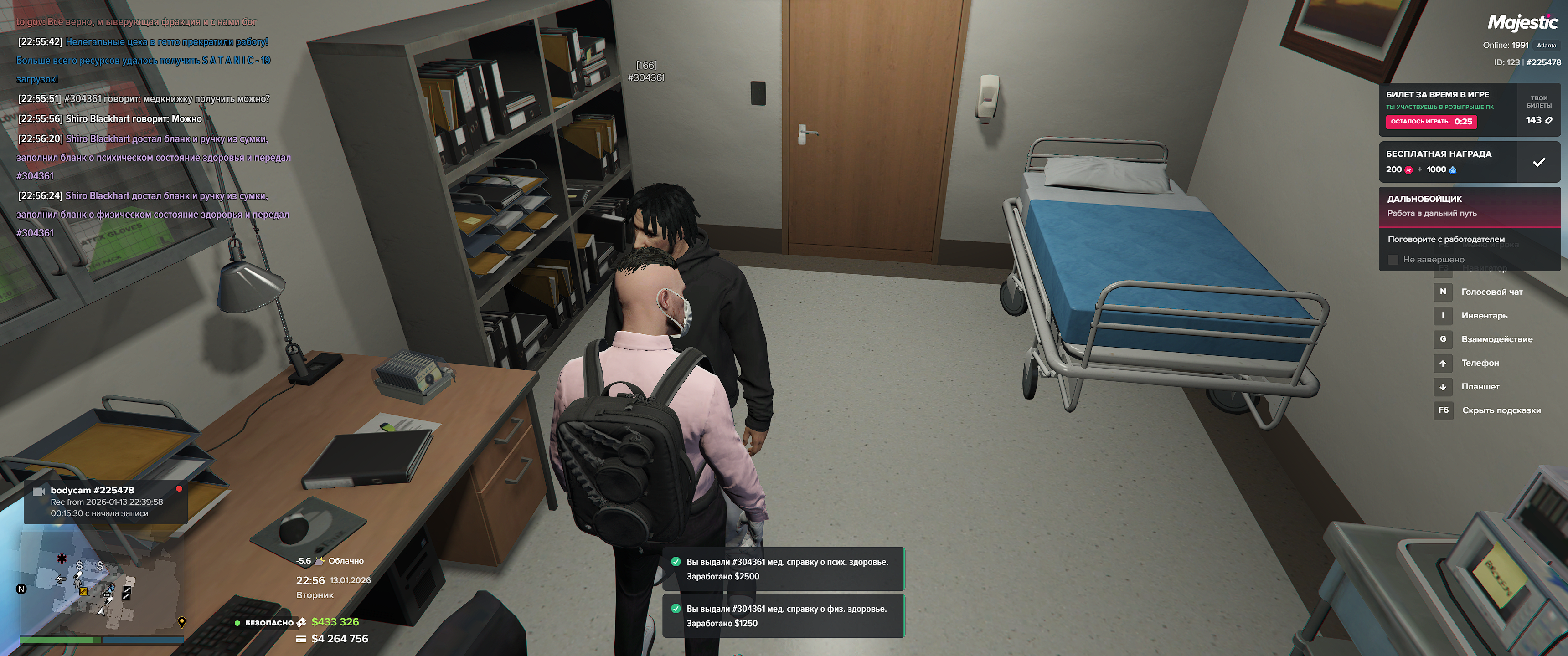Focus the chat log messages

click(x=152, y=128)
